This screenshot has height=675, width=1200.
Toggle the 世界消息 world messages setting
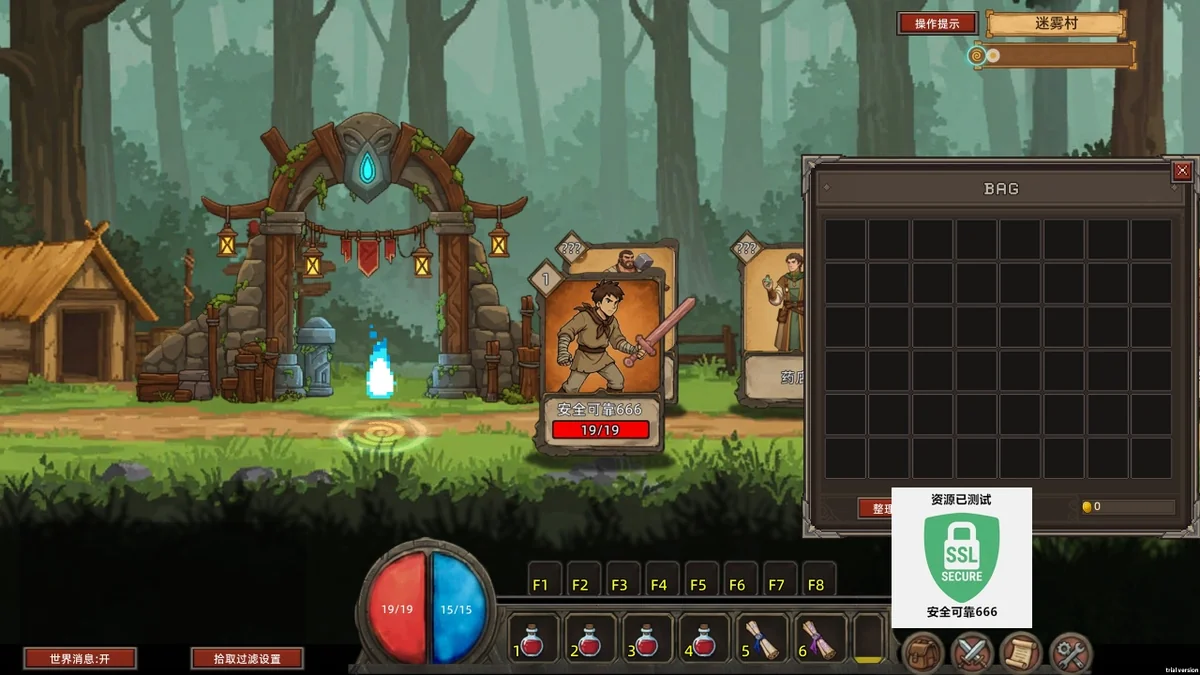(80, 658)
